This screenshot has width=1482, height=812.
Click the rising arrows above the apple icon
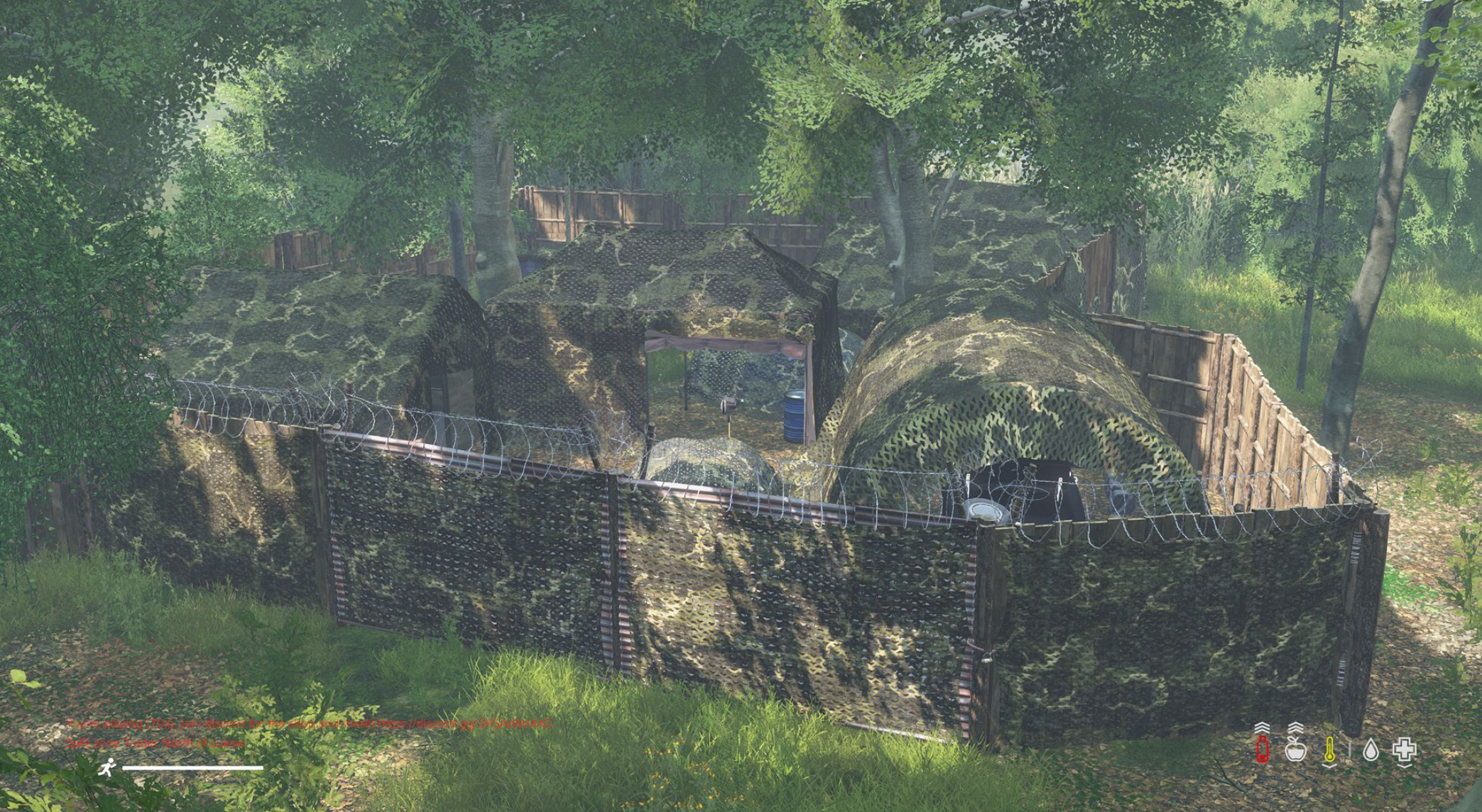tap(1295, 727)
